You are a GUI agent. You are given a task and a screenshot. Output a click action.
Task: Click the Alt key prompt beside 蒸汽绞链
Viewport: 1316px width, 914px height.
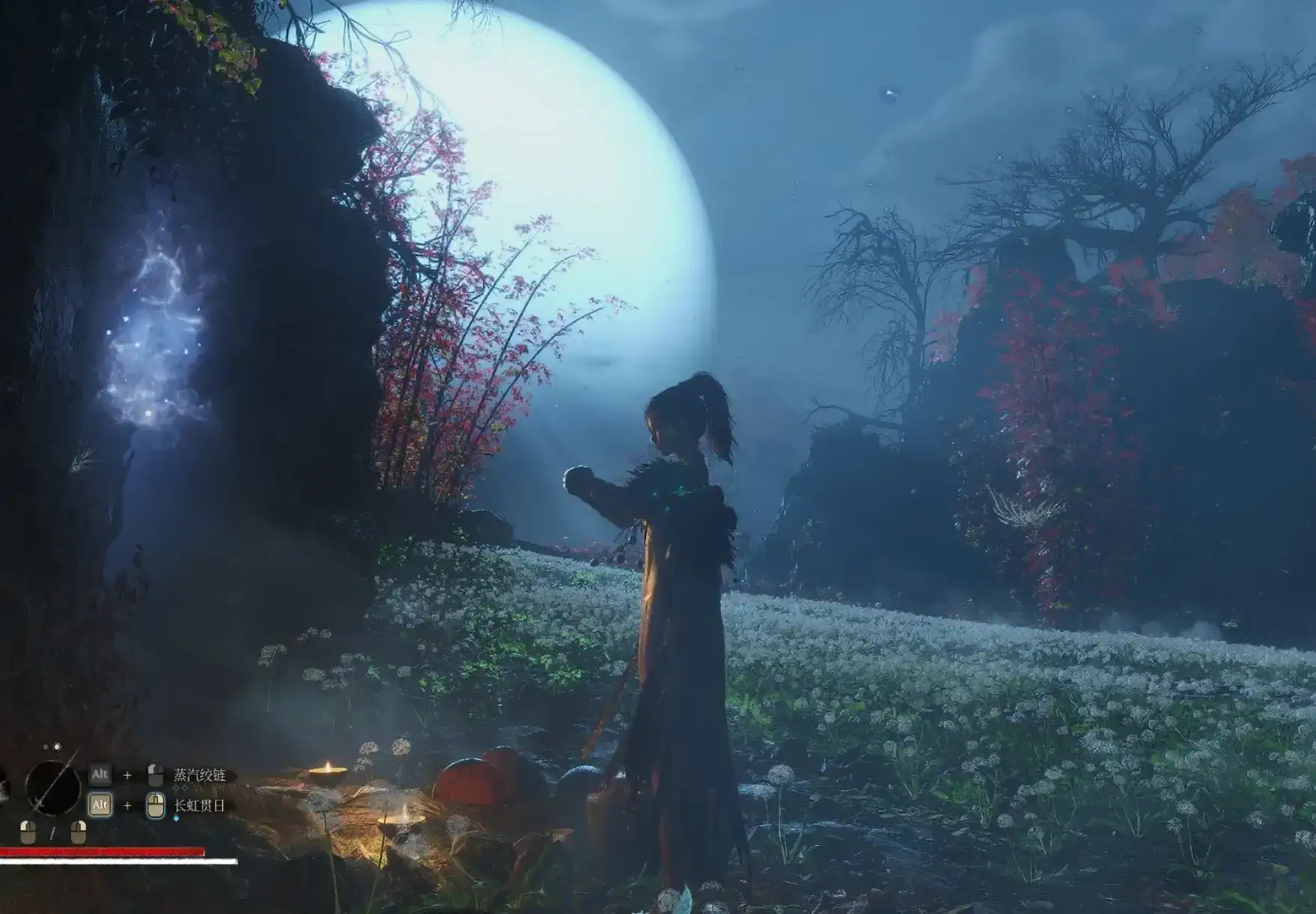tap(100, 773)
